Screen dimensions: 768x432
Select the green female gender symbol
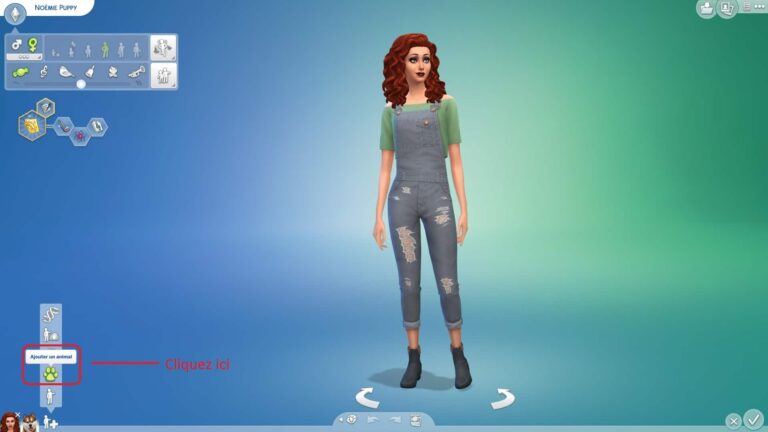pos(33,45)
